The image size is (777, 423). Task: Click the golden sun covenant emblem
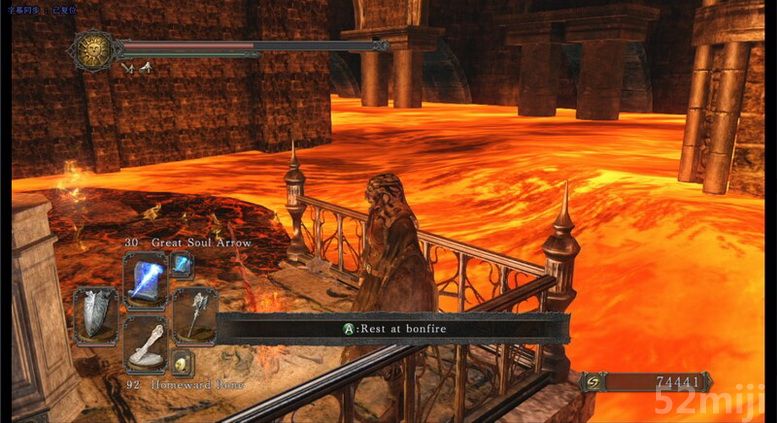(x=93, y=48)
